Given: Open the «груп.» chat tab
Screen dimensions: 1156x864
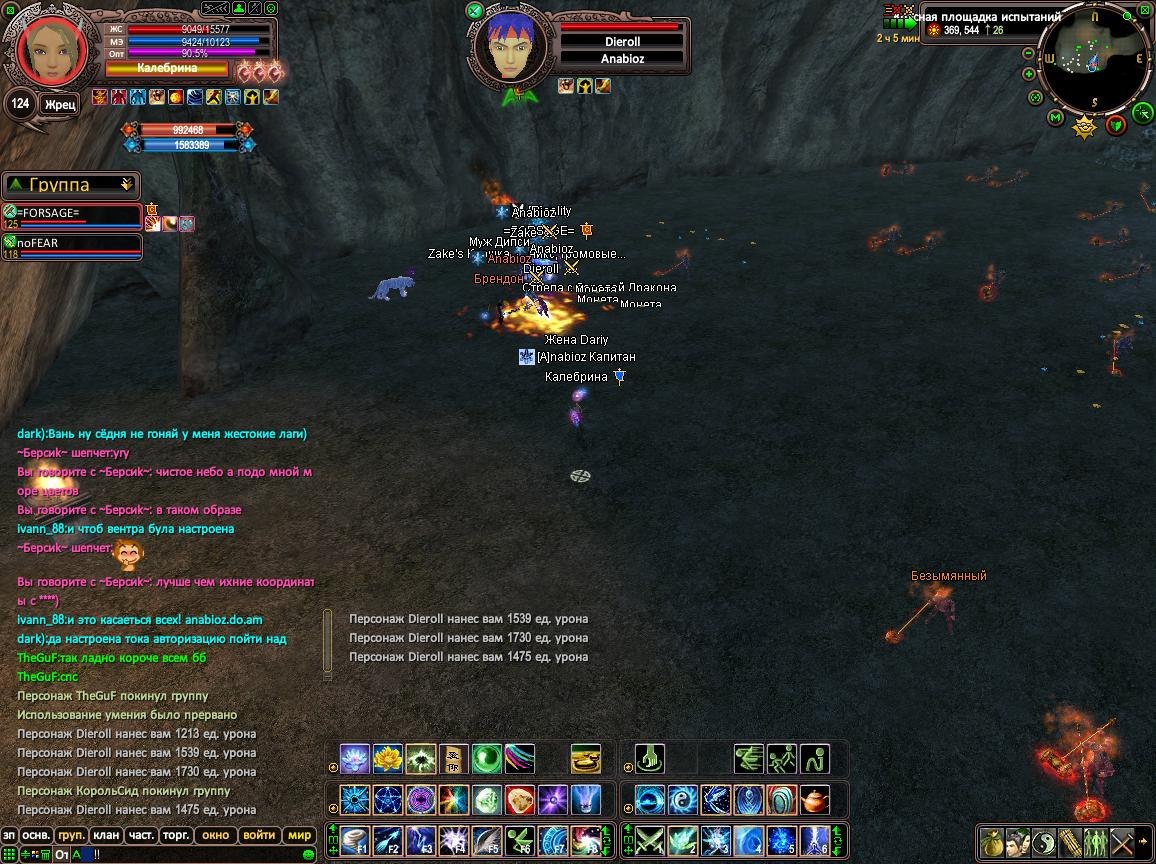Looking at the screenshot, I should (71, 835).
